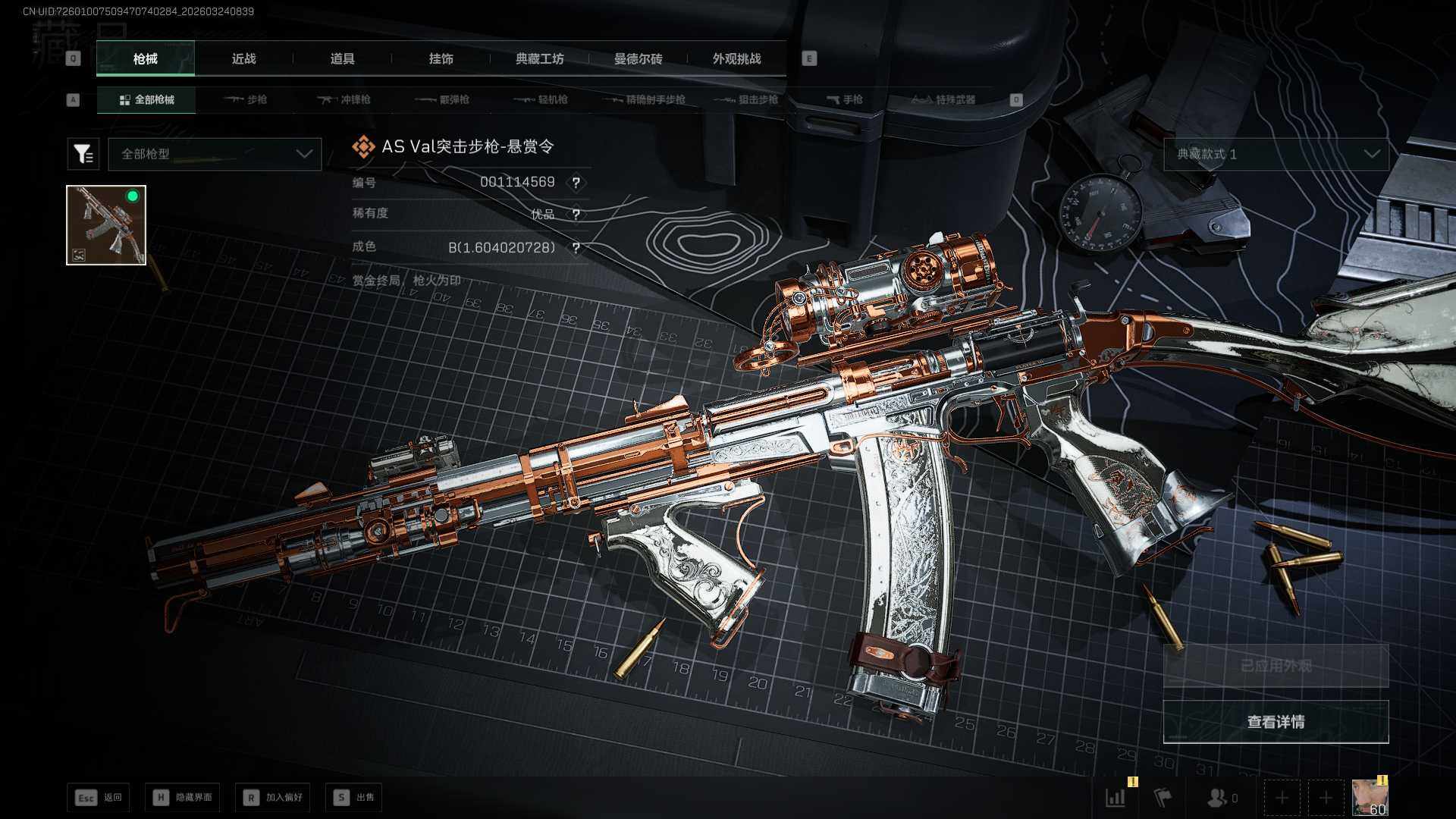Click 查看详情 to view details
The height and width of the screenshot is (819, 1456).
[x=1276, y=722]
